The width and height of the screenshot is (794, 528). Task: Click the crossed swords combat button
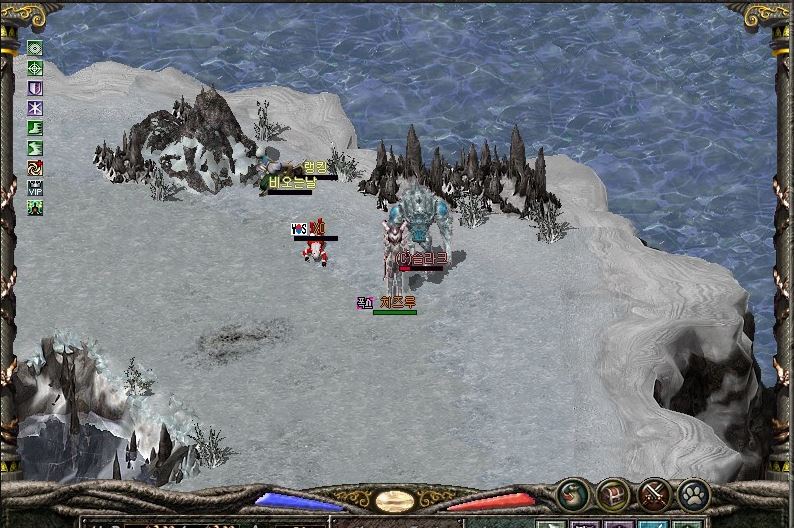pyautogui.click(x=654, y=494)
